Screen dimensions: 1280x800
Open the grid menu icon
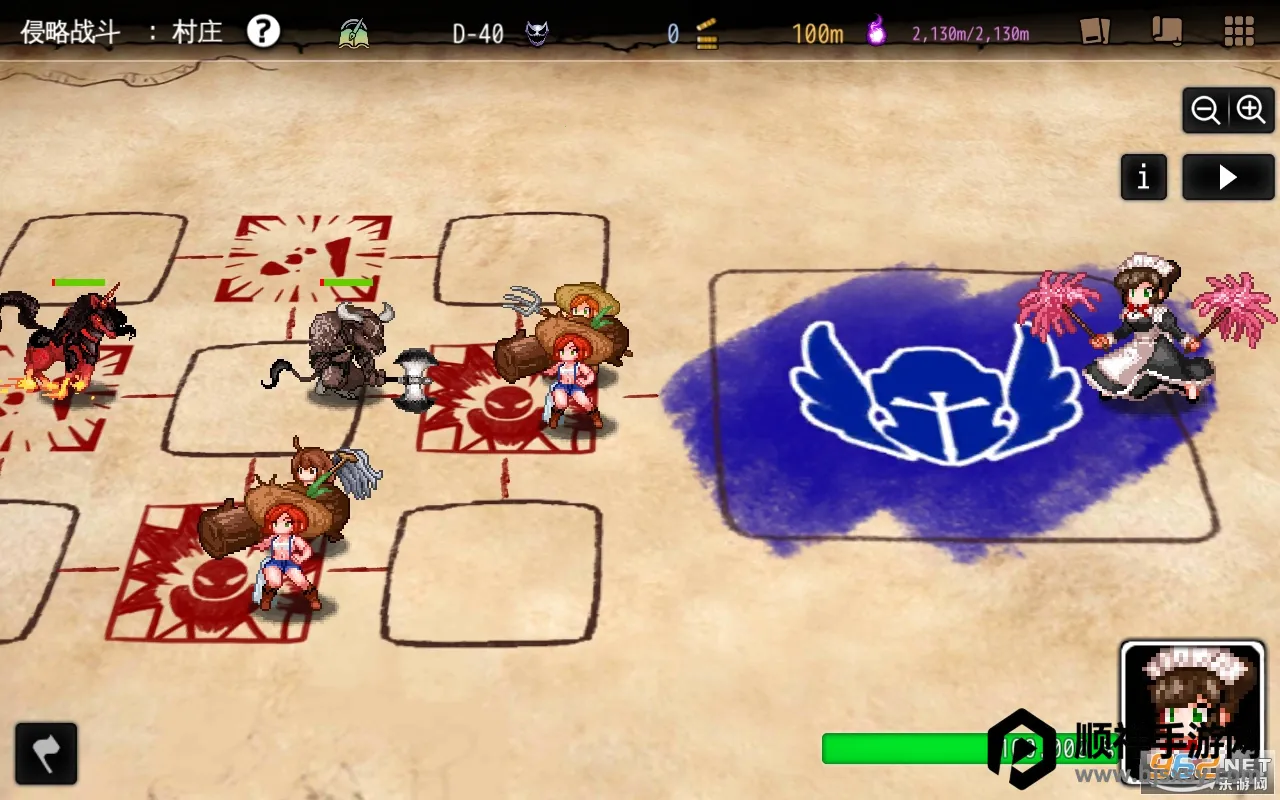coord(1239,31)
